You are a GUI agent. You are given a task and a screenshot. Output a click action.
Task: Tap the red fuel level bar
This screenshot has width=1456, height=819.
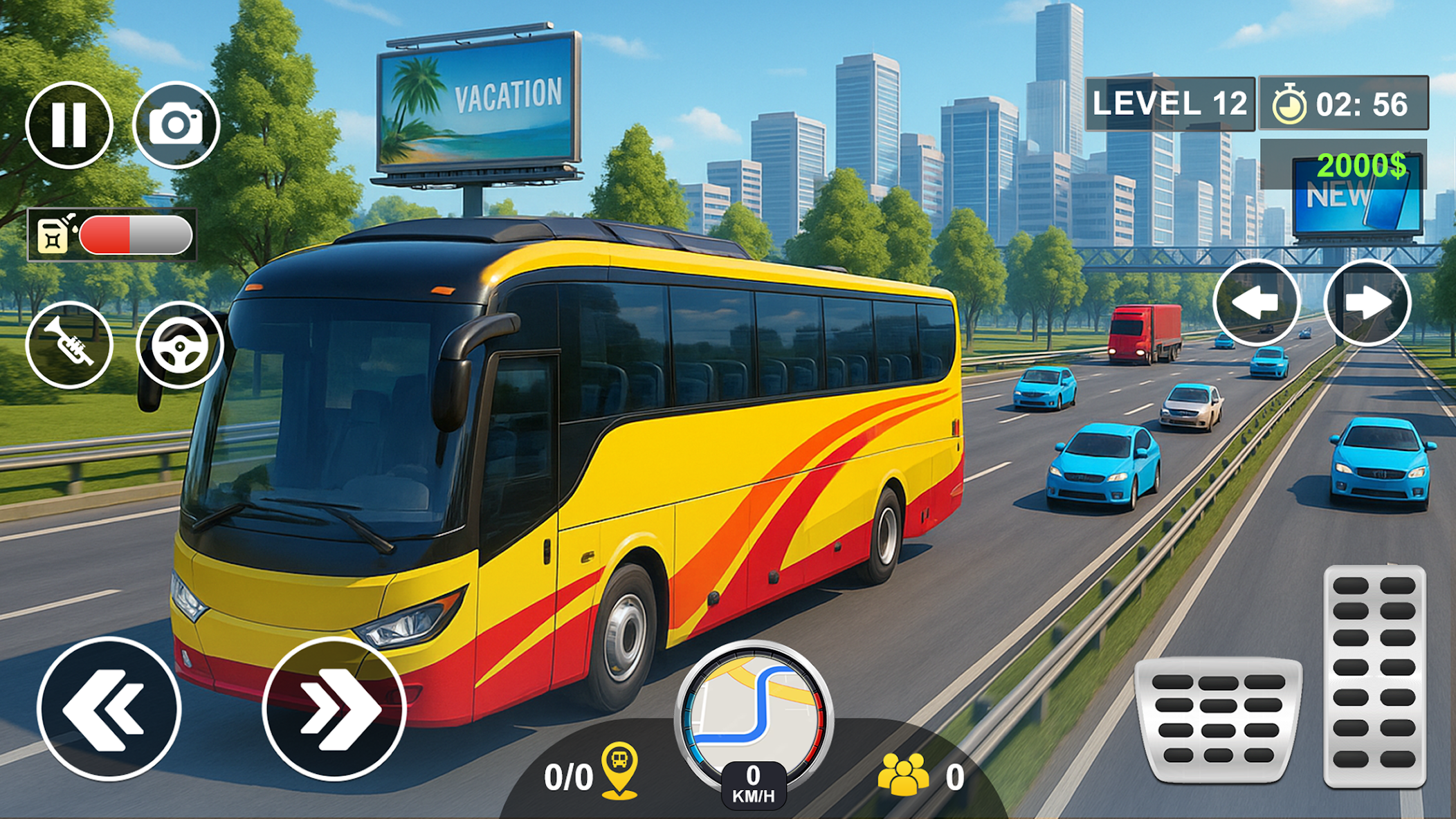[x=108, y=234]
